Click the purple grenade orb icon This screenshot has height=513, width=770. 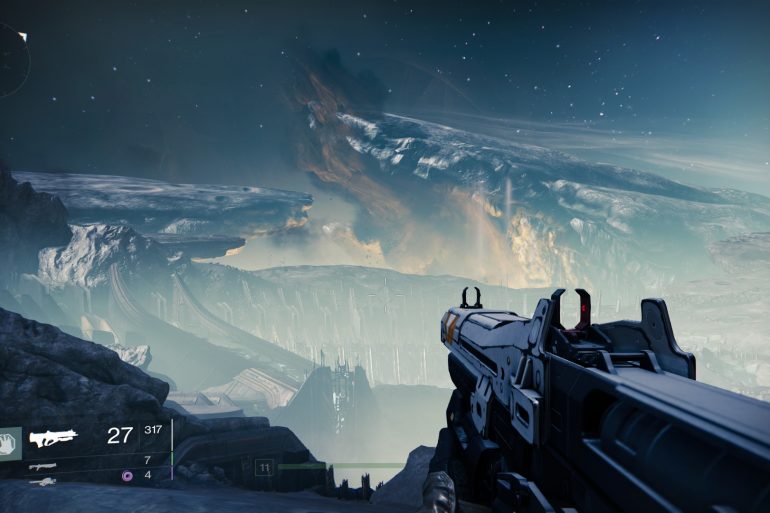pyautogui.click(x=126, y=475)
